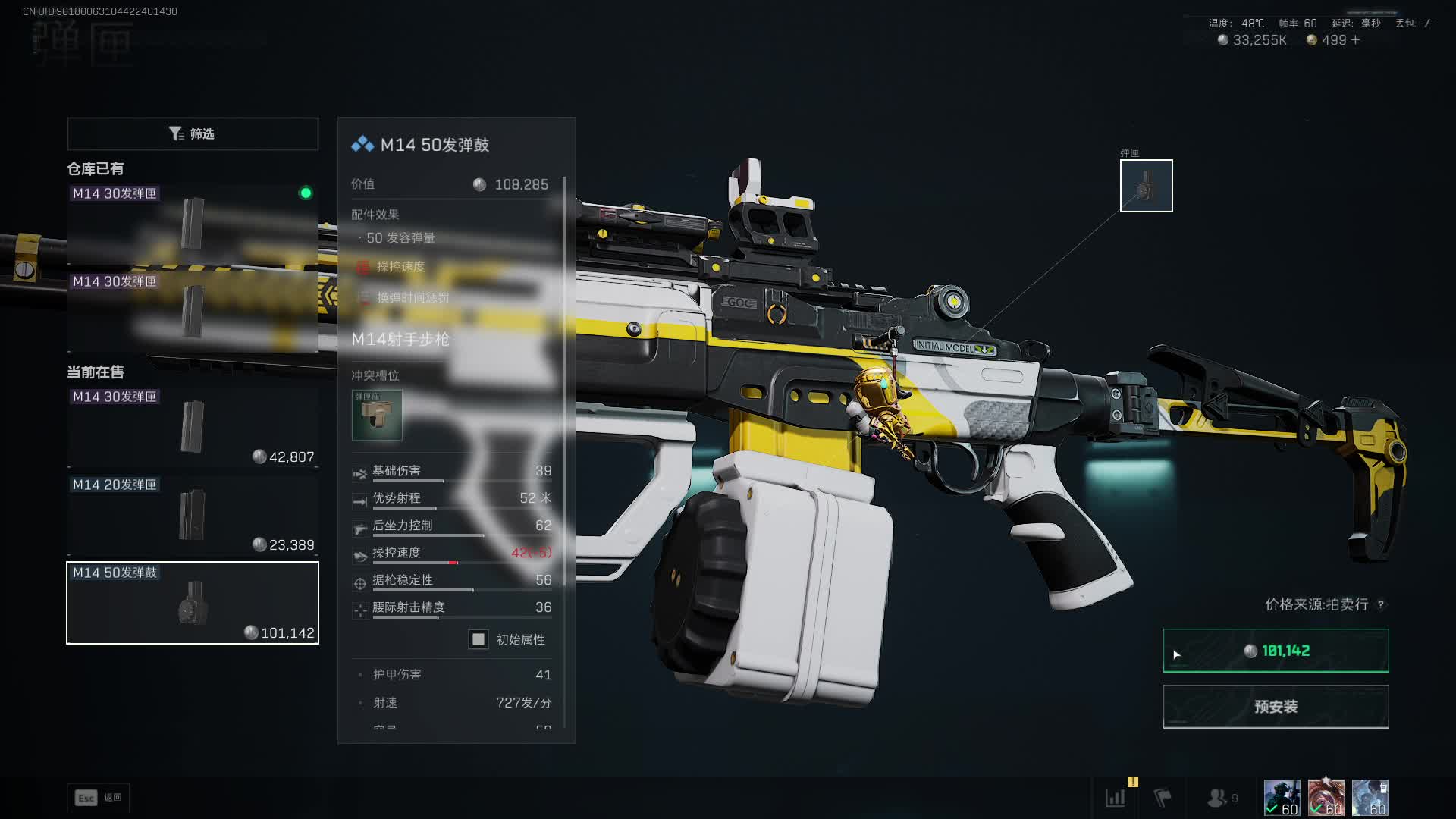Screen dimensions: 1456x819
Task: Open the friends list icon
Action: click(1217, 798)
